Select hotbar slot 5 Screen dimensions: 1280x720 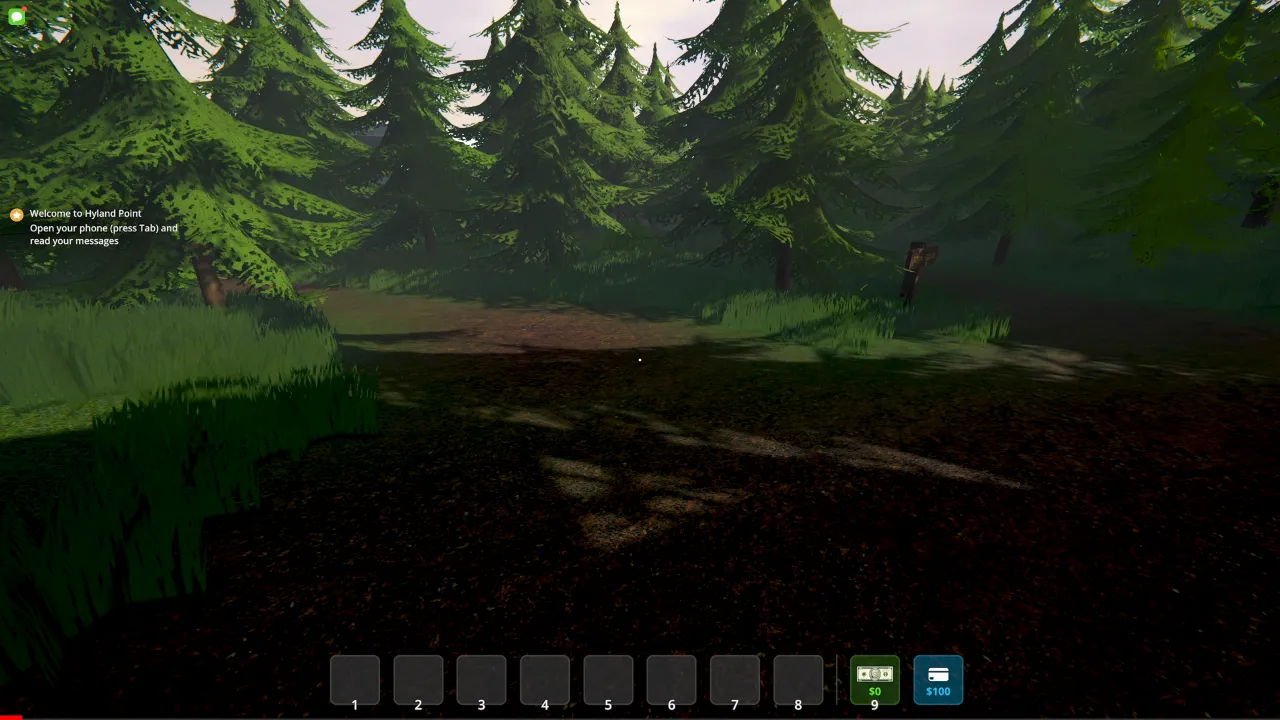(x=608, y=678)
